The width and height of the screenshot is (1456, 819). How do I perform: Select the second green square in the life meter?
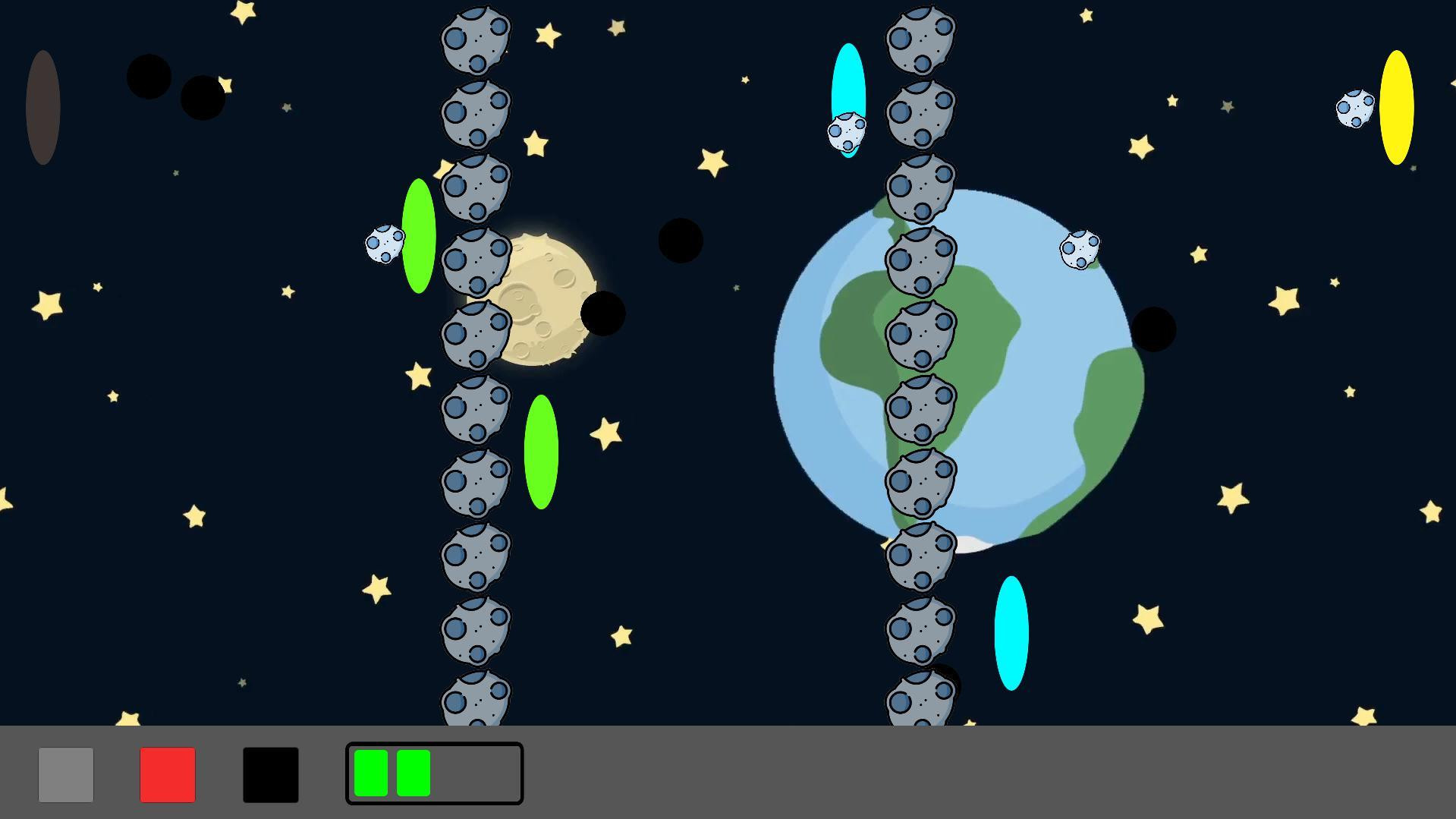412,773
